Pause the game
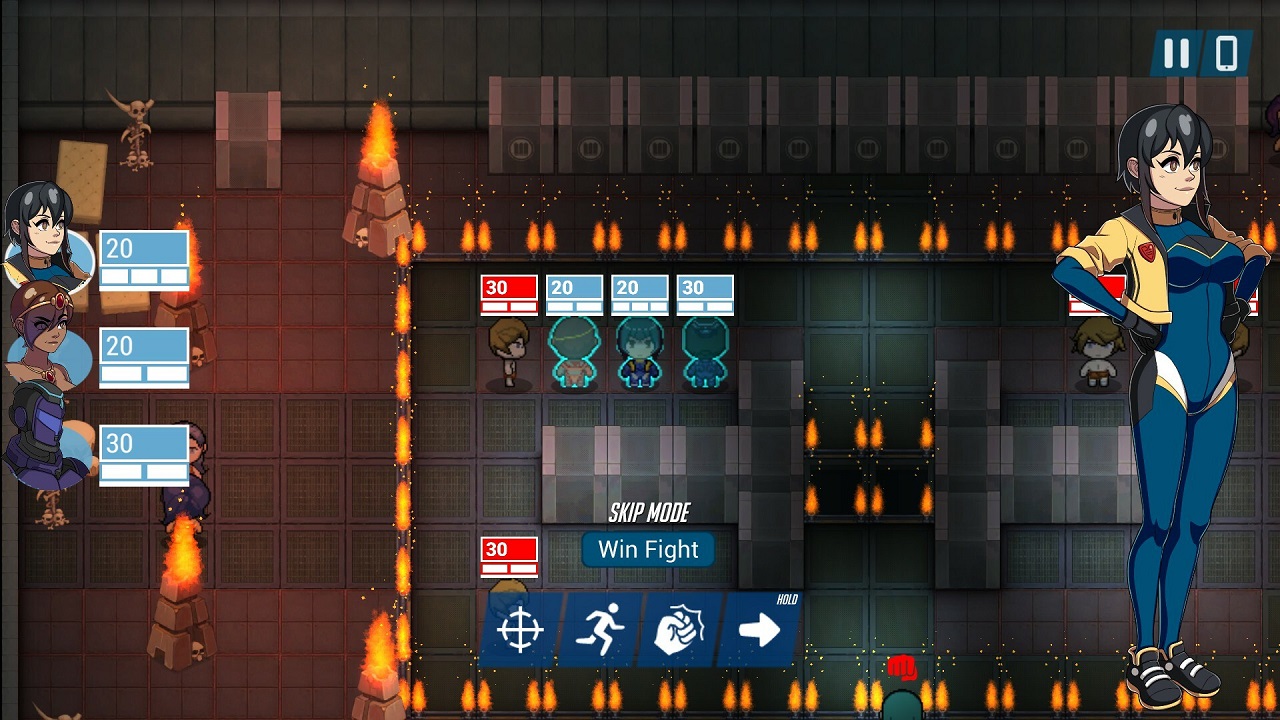Viewport: 1280px width, 720px height. tap(1176, 53)
